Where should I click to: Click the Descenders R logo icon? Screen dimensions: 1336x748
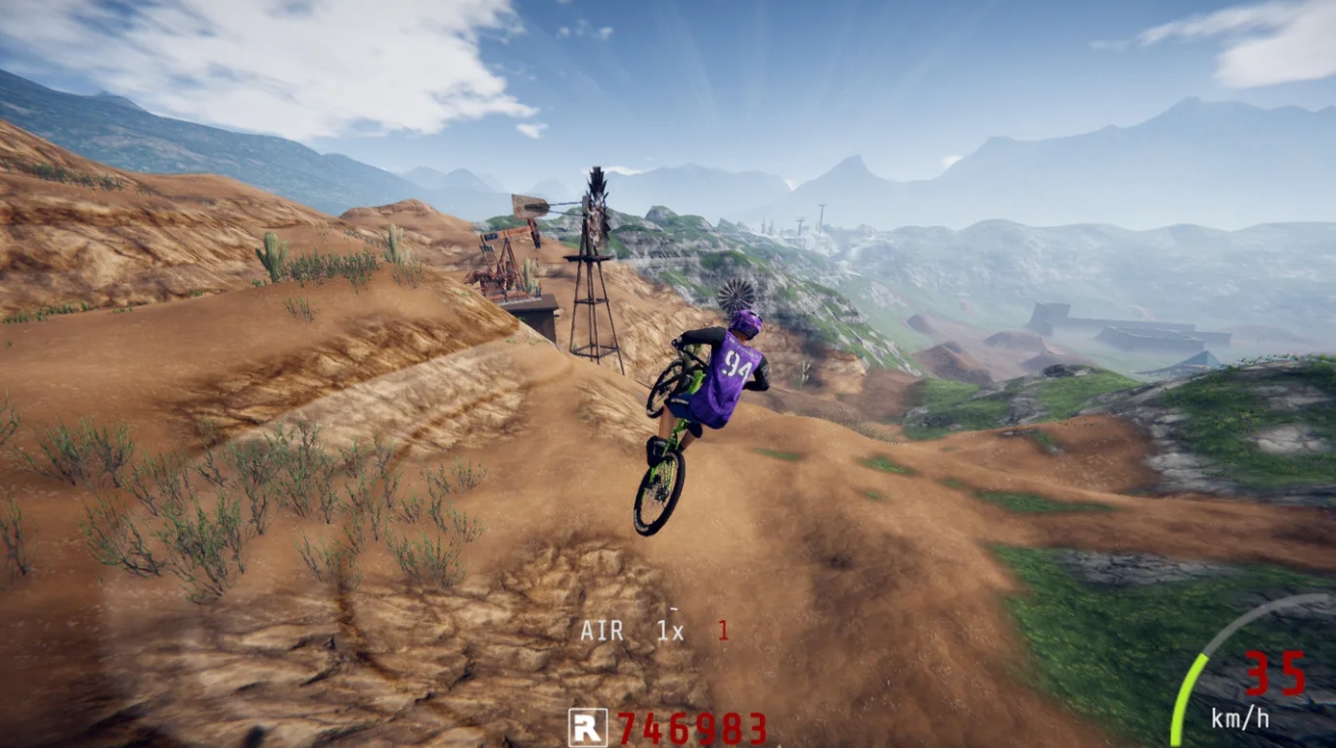point(589,727)
